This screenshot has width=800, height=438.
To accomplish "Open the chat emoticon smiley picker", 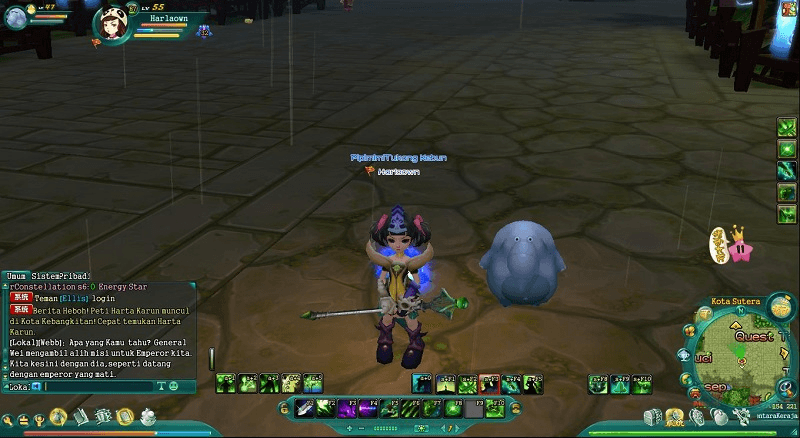I will [x=173, y=386].
